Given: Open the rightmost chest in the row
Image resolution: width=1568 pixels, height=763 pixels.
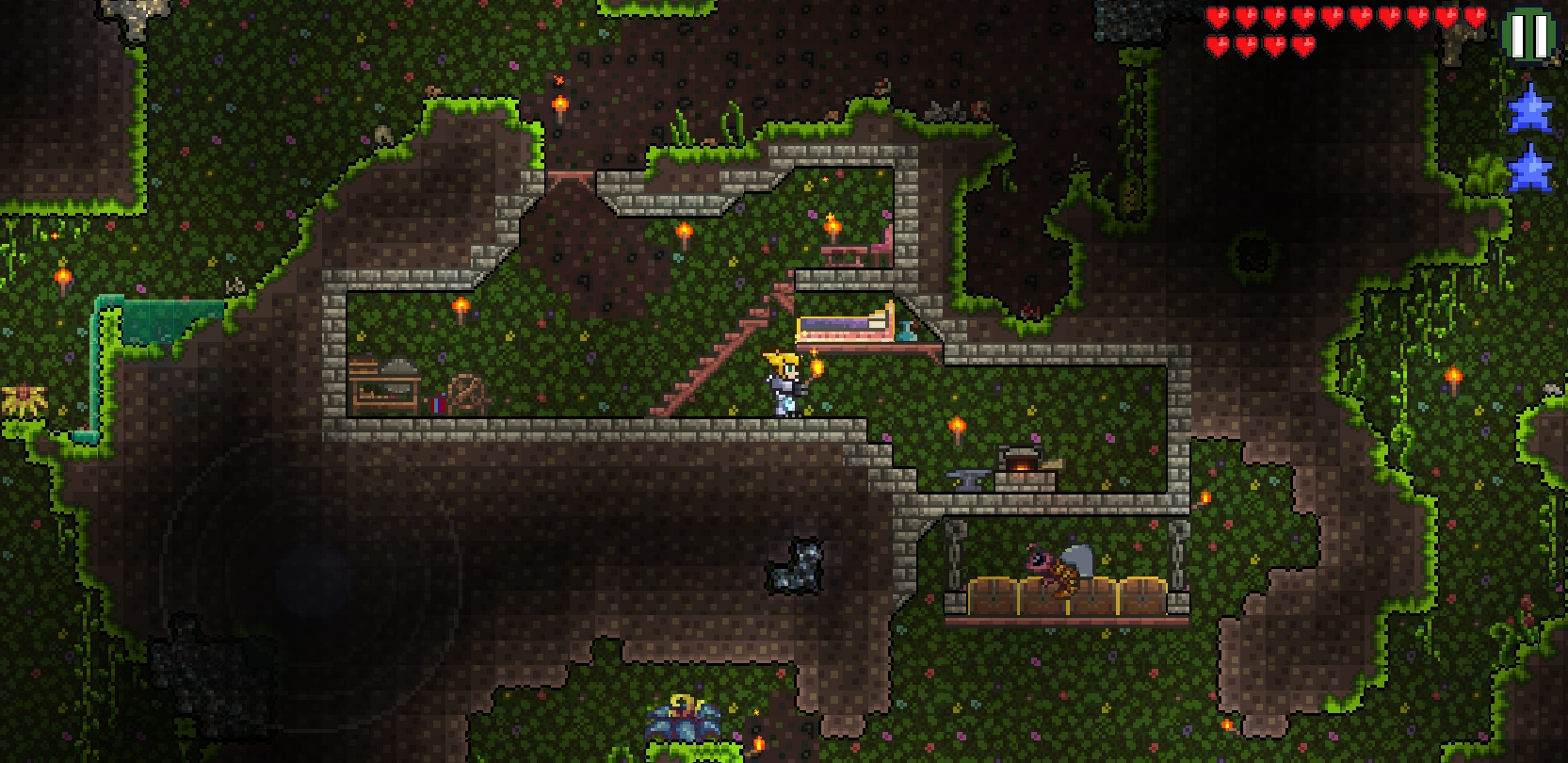Looking at the screenshot, I should click(1141, 595).
